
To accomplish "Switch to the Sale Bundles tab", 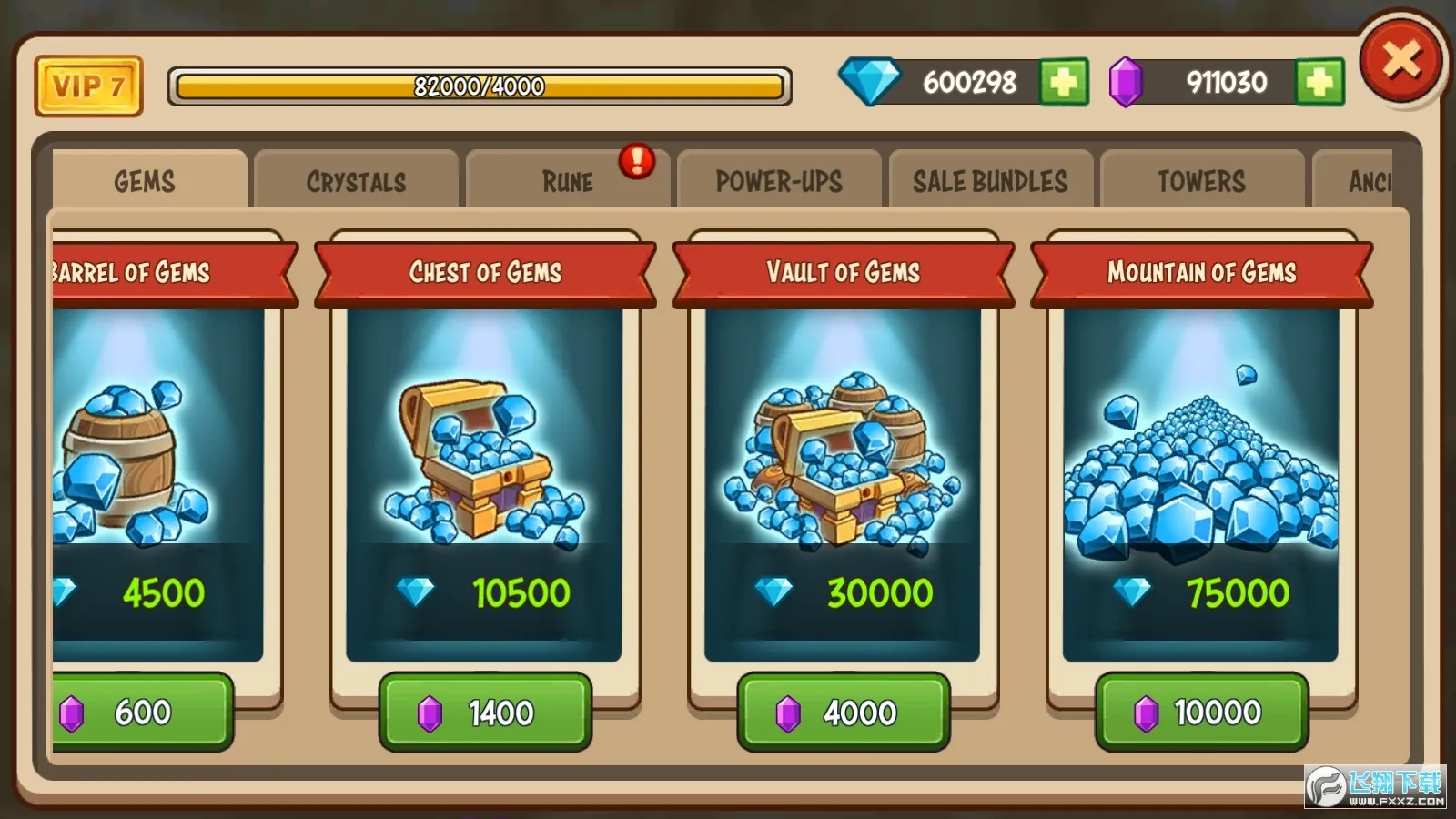I will (x=990, y=181).
